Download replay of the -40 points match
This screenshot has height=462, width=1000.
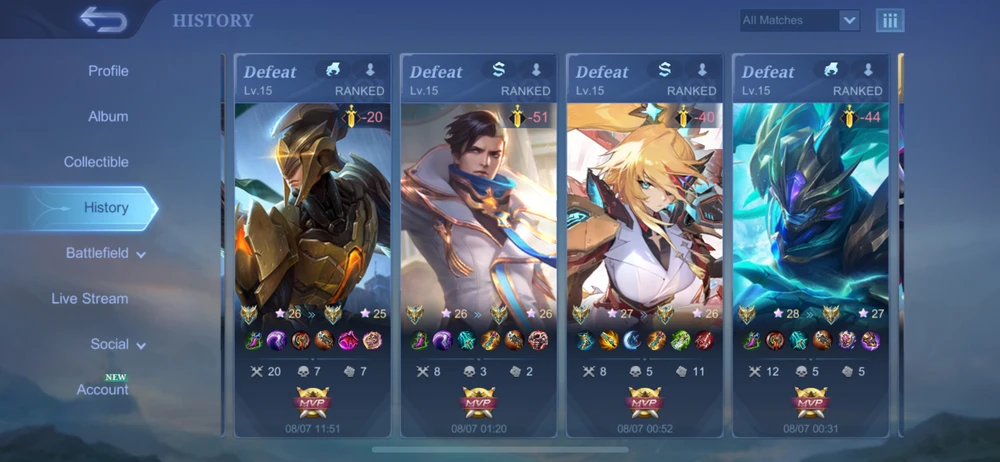[x=702, y=70]
